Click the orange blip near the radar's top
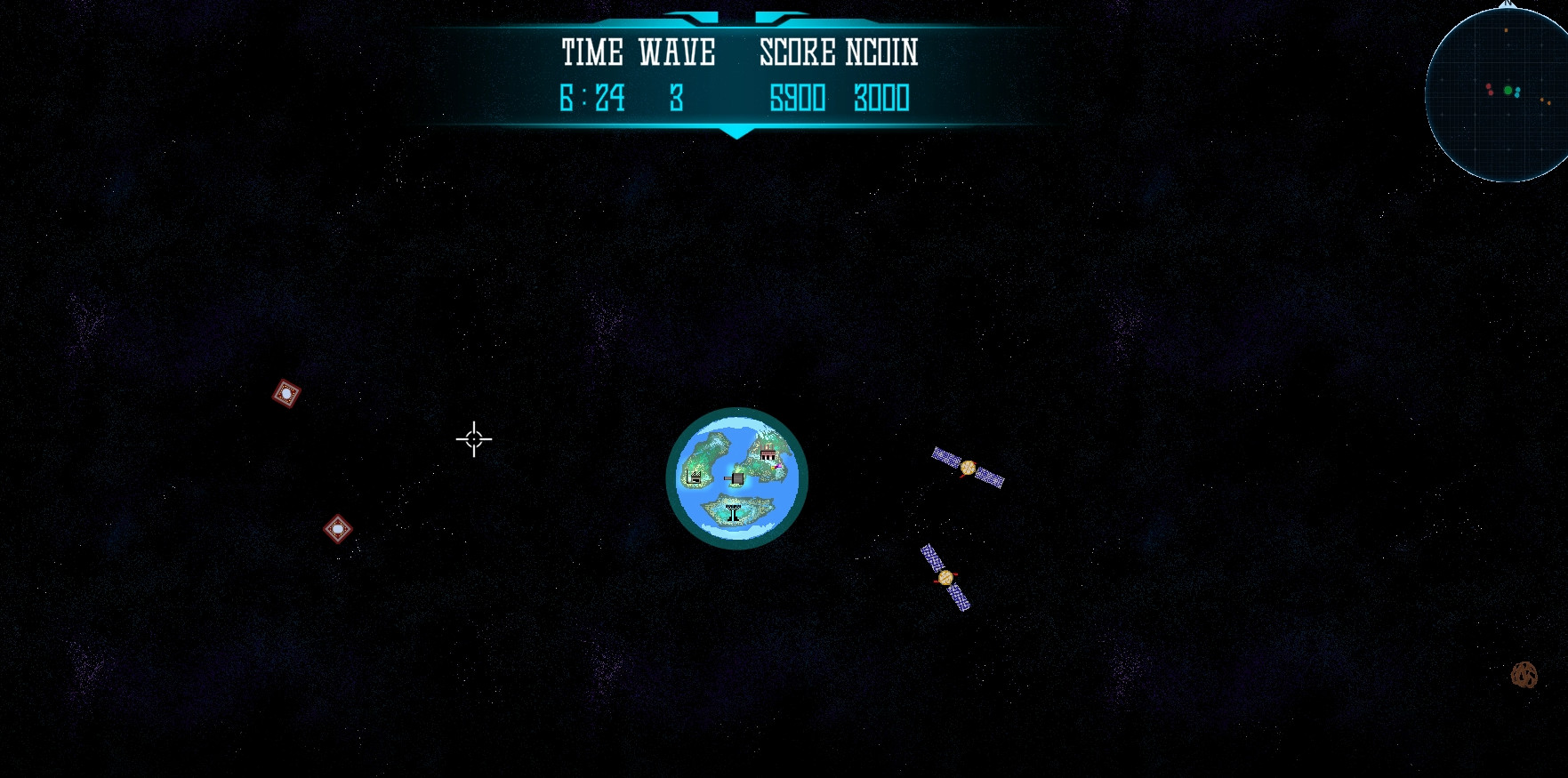The width and height of the screenshot is (1568, 778). coord(1506,30)
